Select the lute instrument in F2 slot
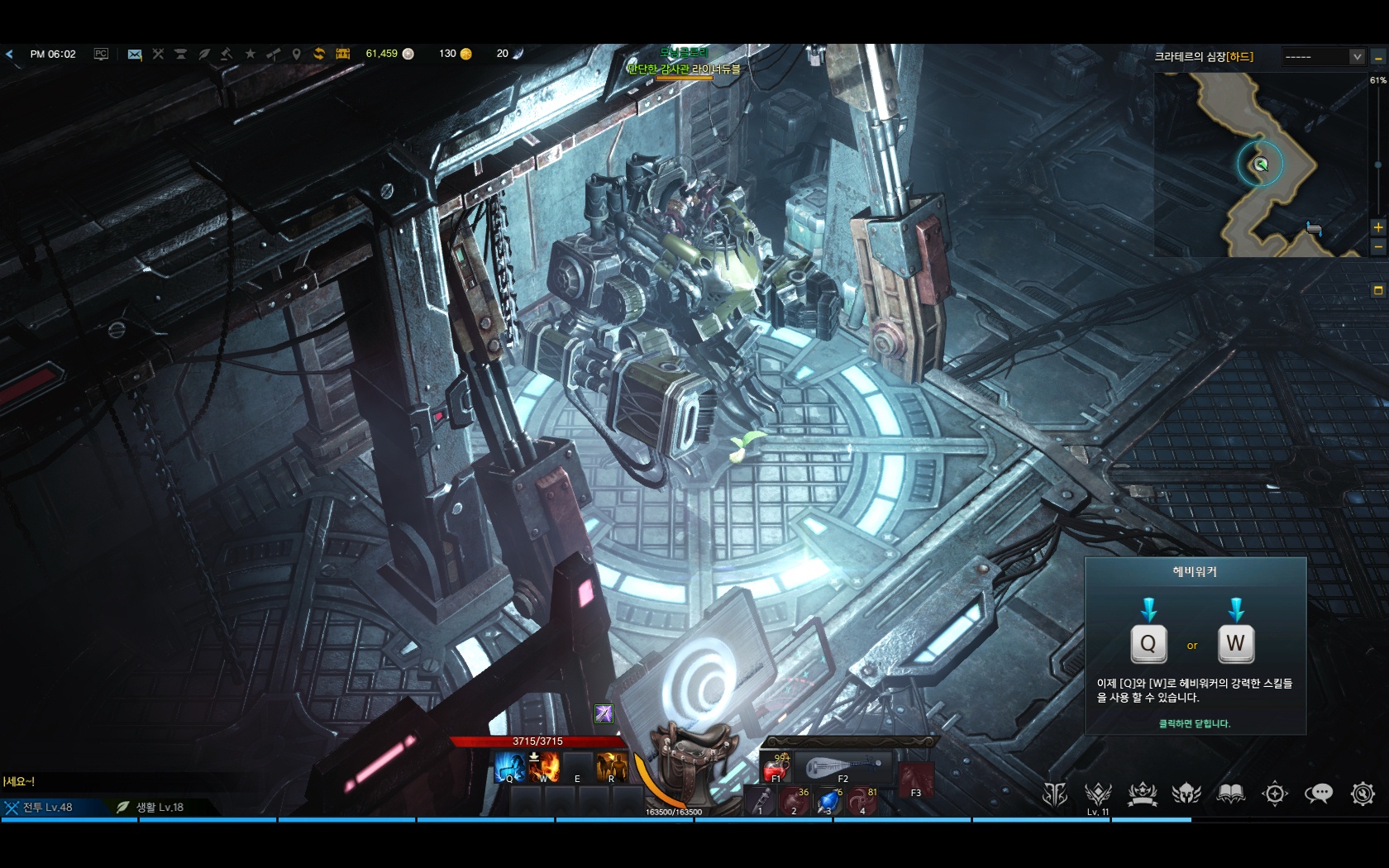The height and width of the screenshot is (868, 1389). tap(842, 768)
